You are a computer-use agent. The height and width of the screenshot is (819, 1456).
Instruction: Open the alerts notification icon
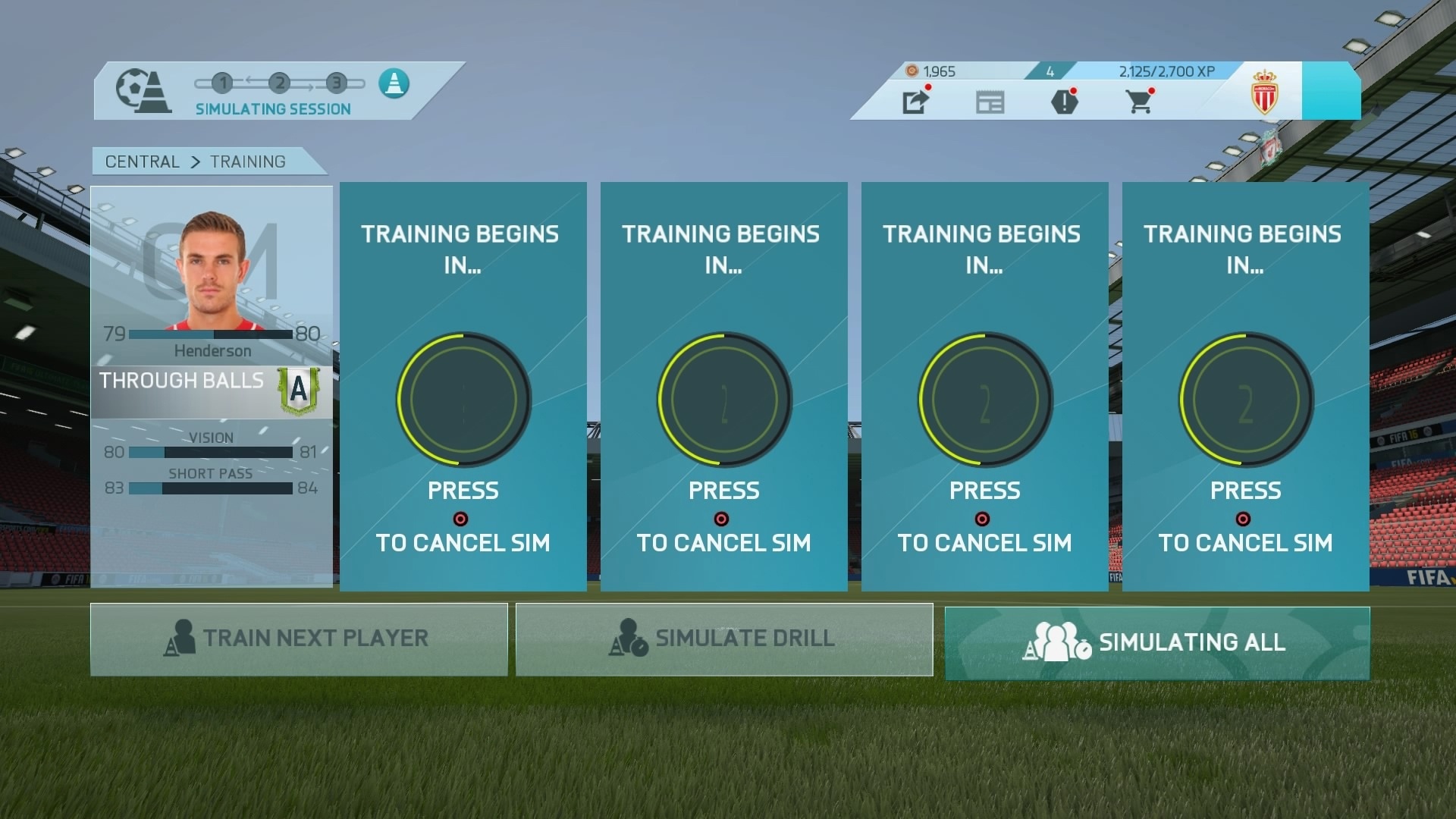pos(1066,102)
